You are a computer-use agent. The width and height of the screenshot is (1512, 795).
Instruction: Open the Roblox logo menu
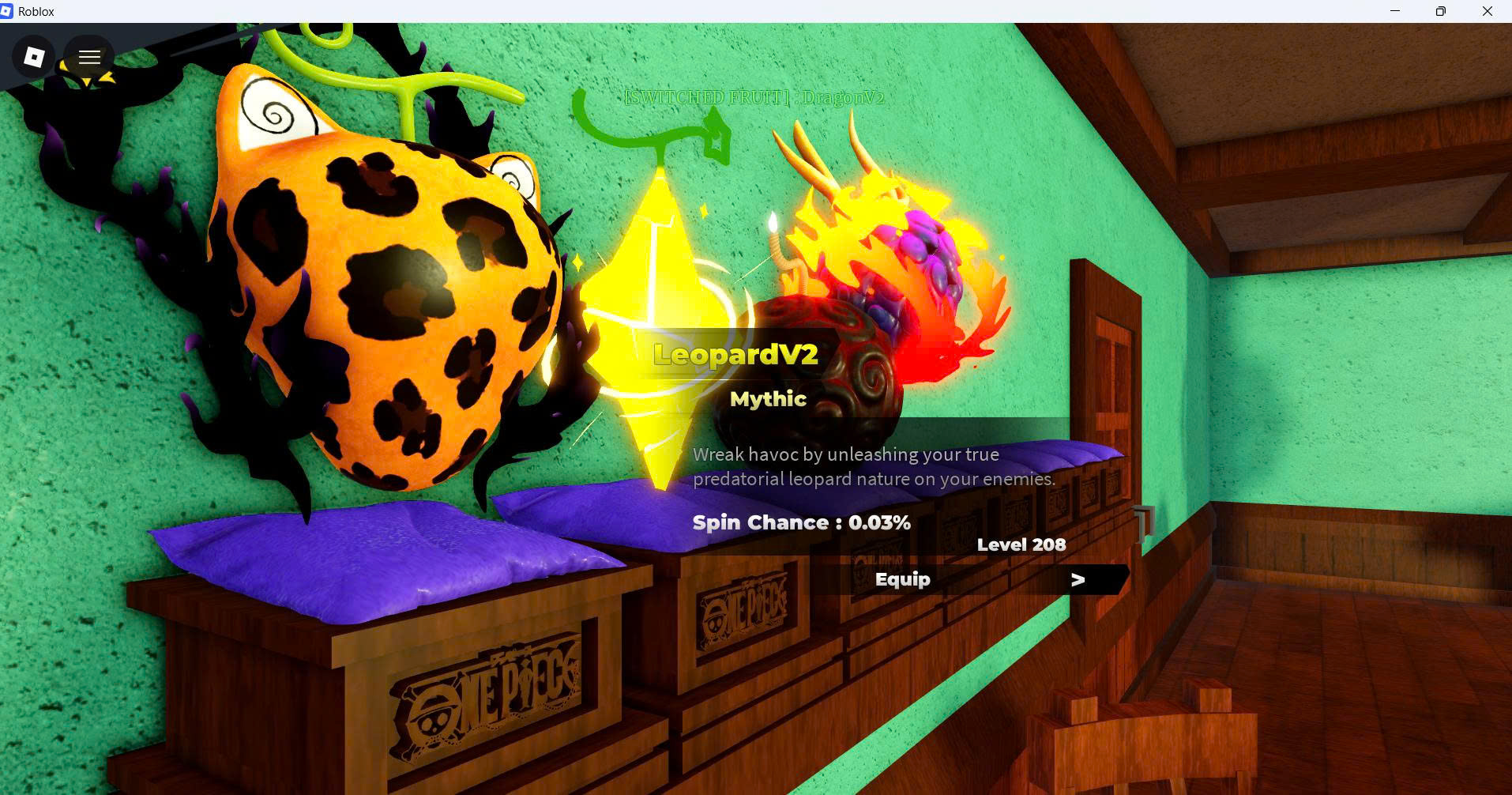34,57
